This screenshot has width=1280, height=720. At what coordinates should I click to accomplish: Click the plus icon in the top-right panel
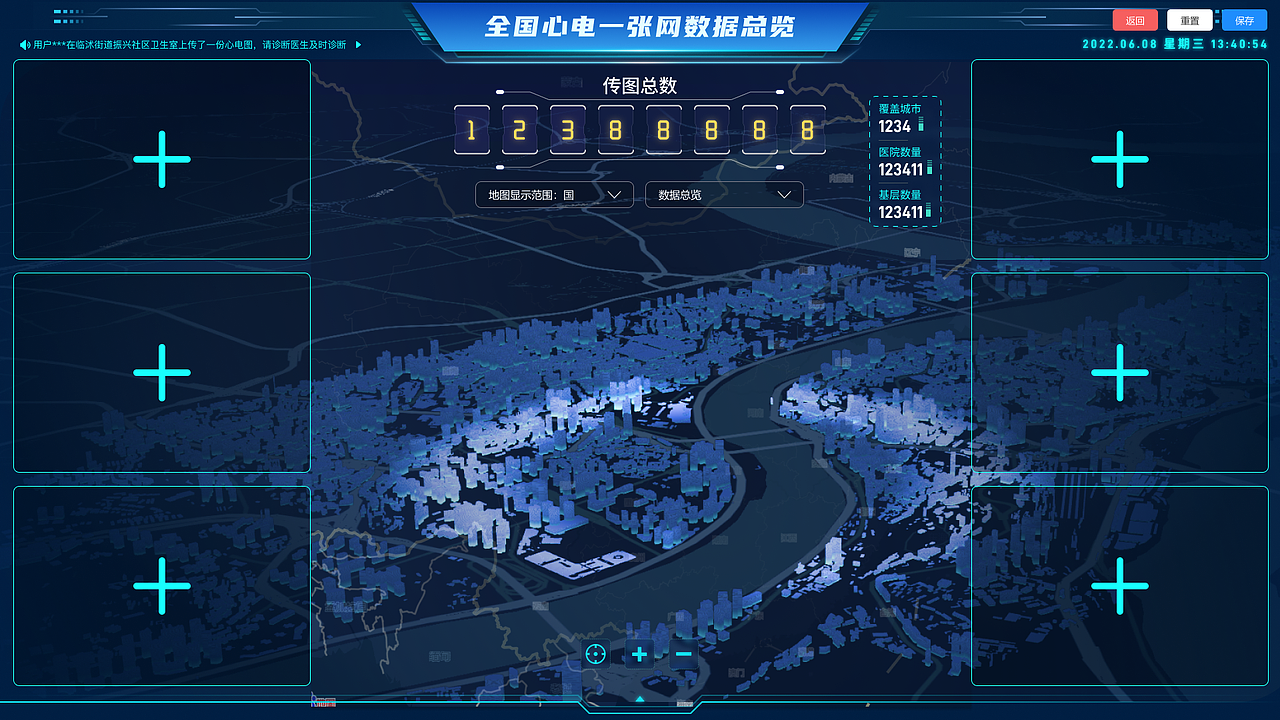(x=1119, y=158)
